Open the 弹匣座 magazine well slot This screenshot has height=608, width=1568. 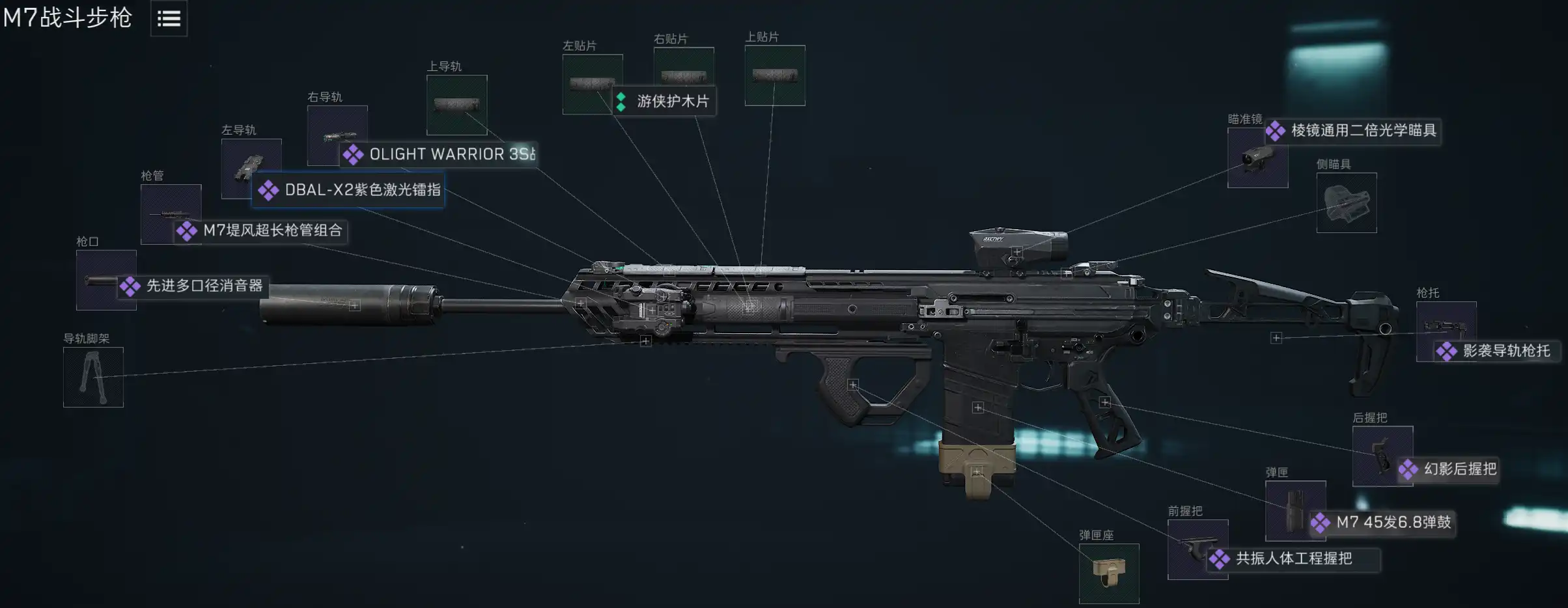(1109, 573)
